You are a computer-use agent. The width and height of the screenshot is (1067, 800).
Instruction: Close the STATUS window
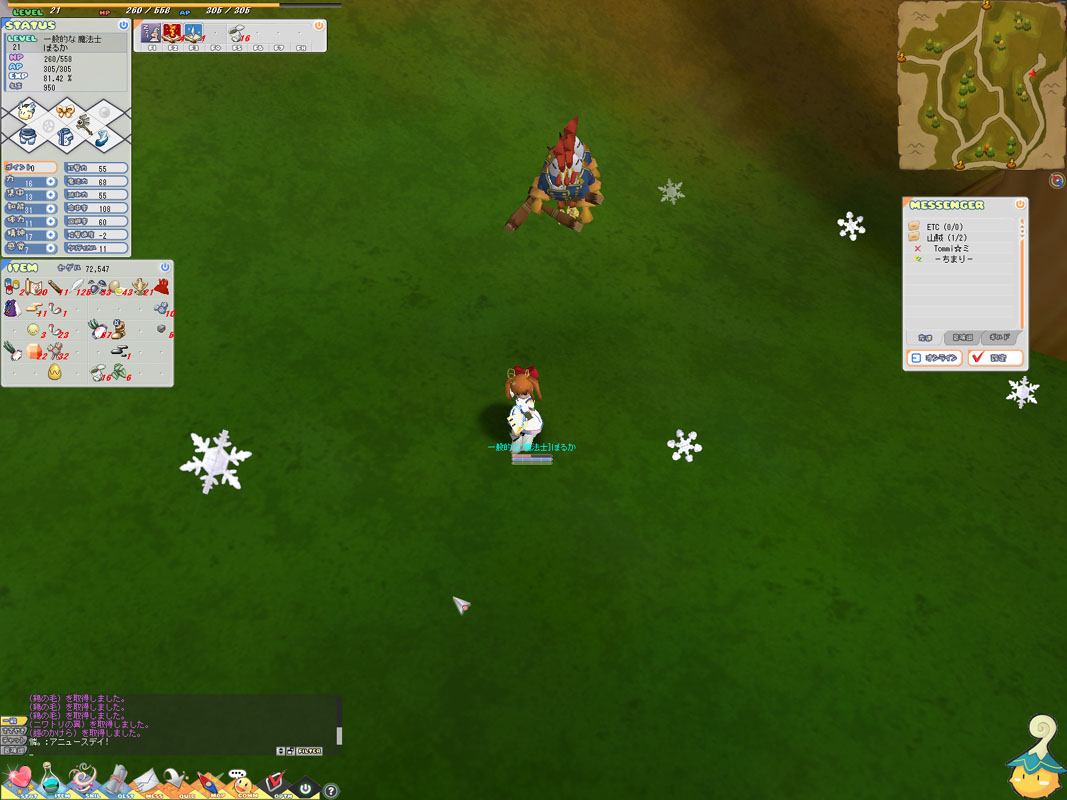[123, 25]
